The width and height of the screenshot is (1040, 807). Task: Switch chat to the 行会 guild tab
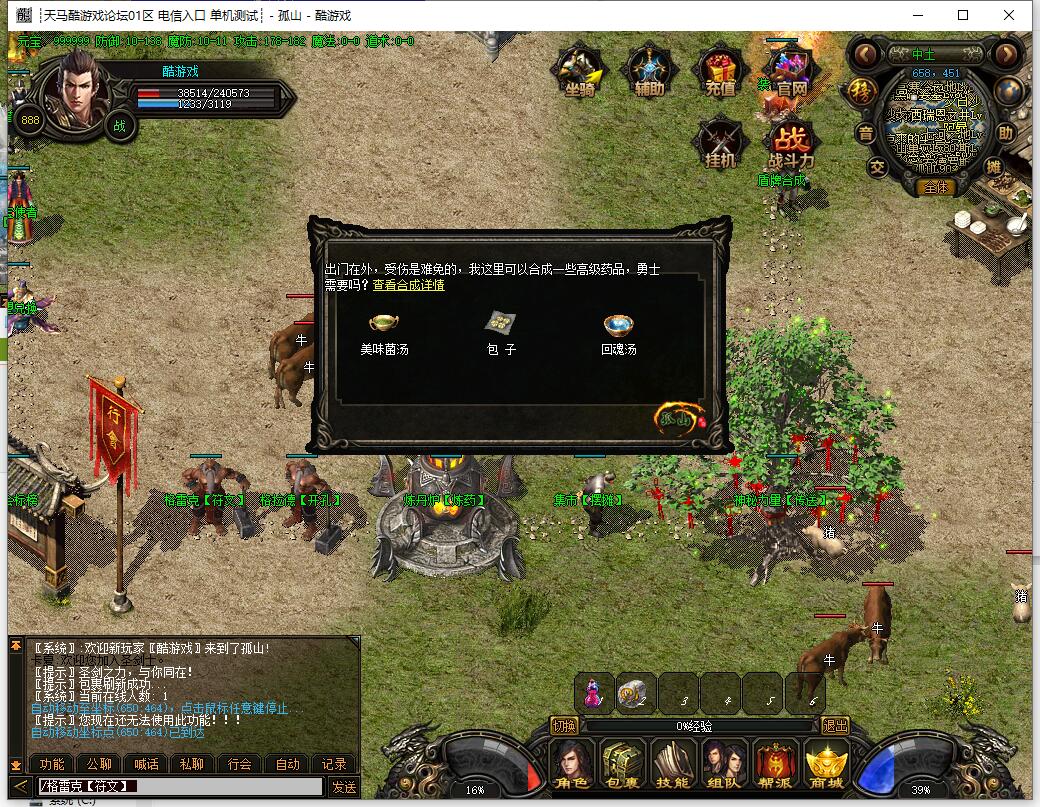[240, 764]
